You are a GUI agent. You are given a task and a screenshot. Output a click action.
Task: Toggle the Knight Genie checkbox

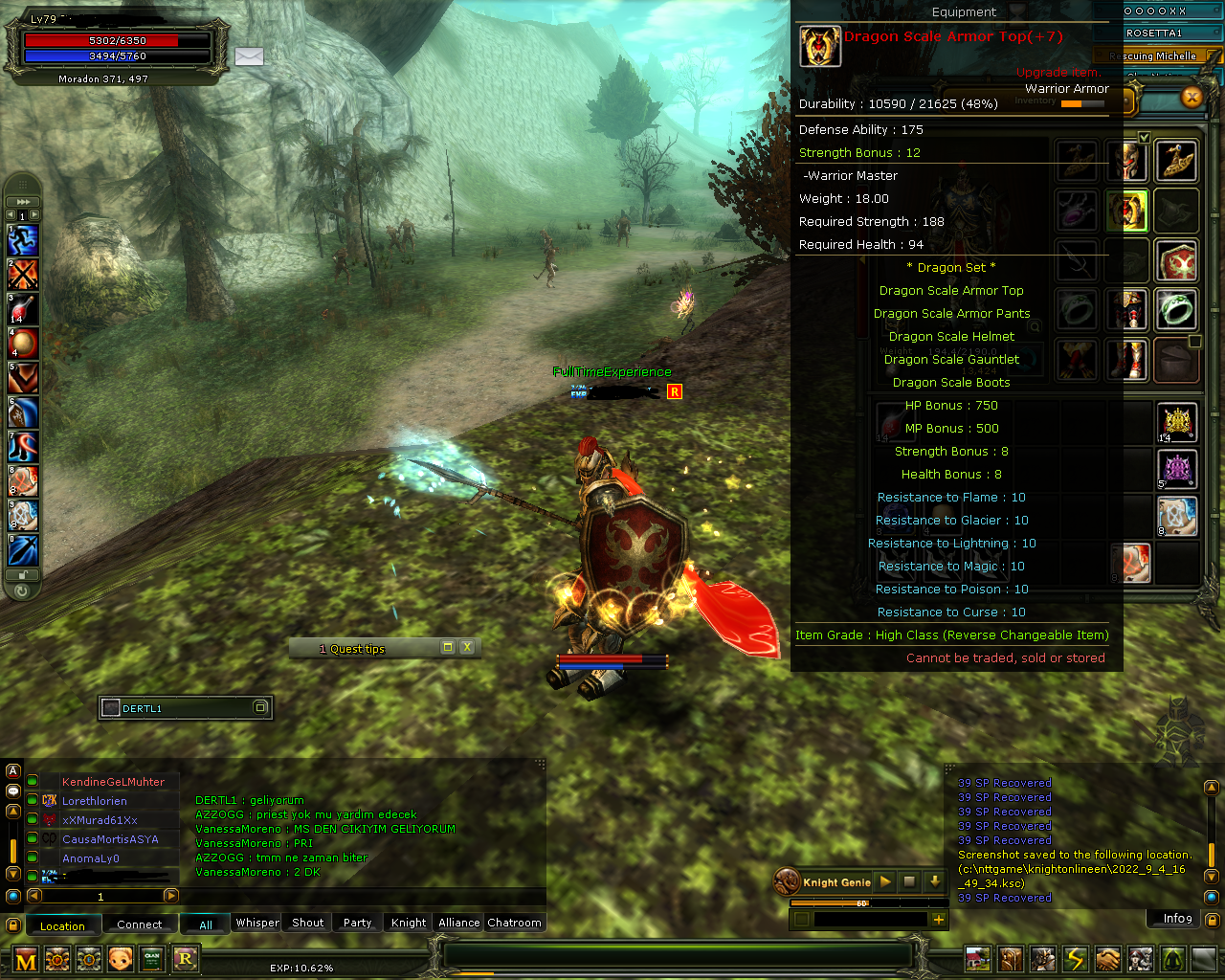coord(801,919)
